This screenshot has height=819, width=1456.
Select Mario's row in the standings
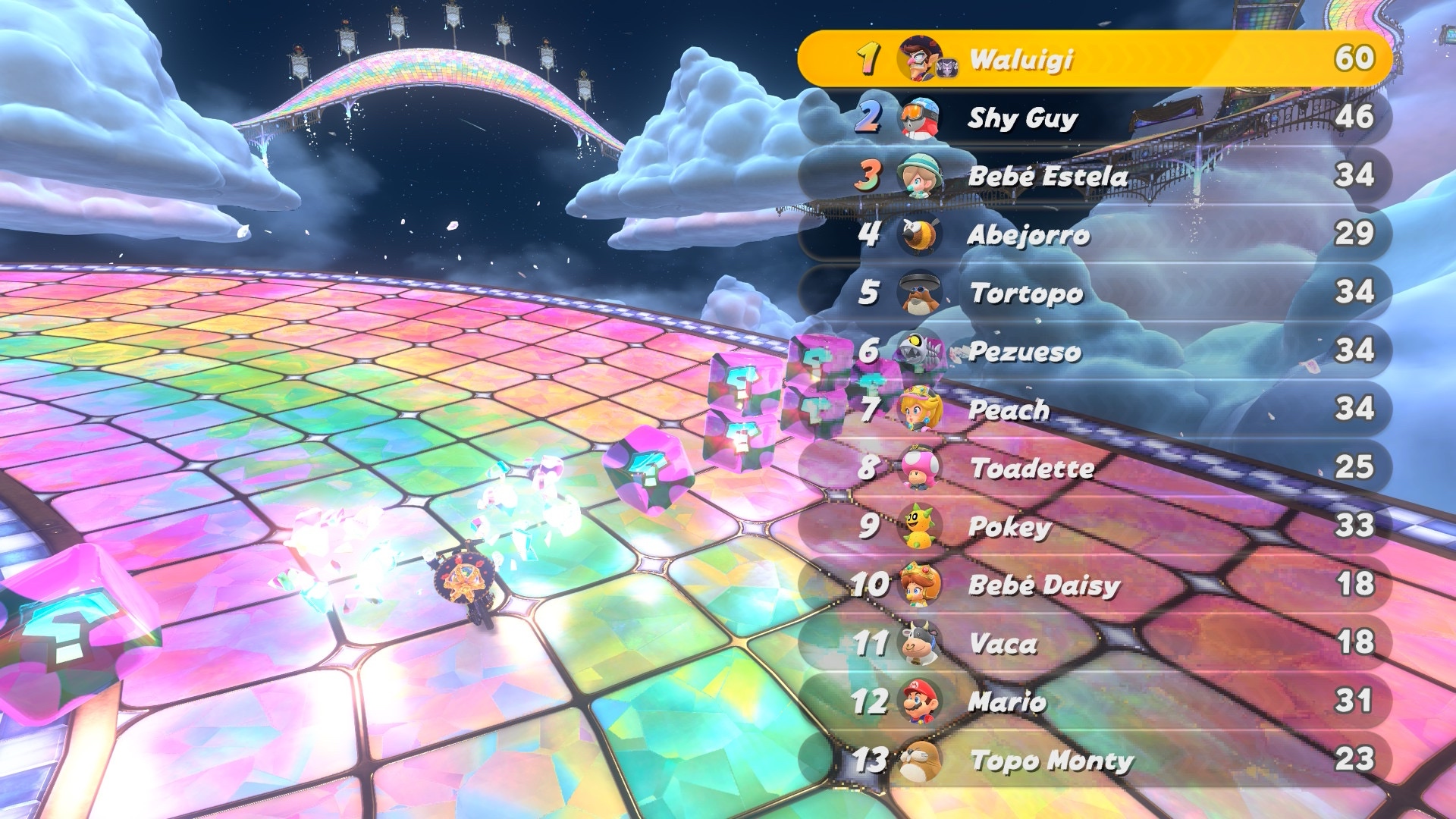tap(1095, 701)
